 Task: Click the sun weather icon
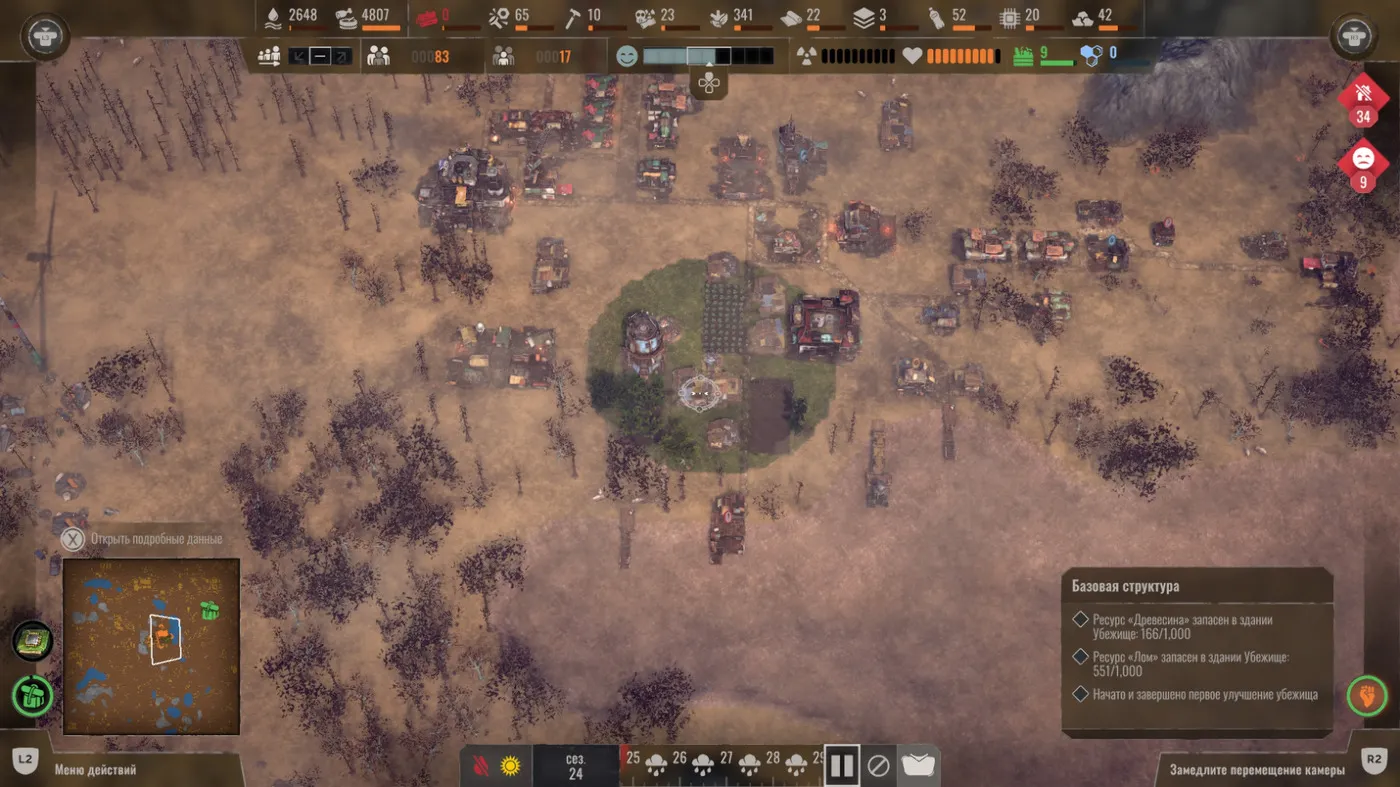(x=511, y=767)
